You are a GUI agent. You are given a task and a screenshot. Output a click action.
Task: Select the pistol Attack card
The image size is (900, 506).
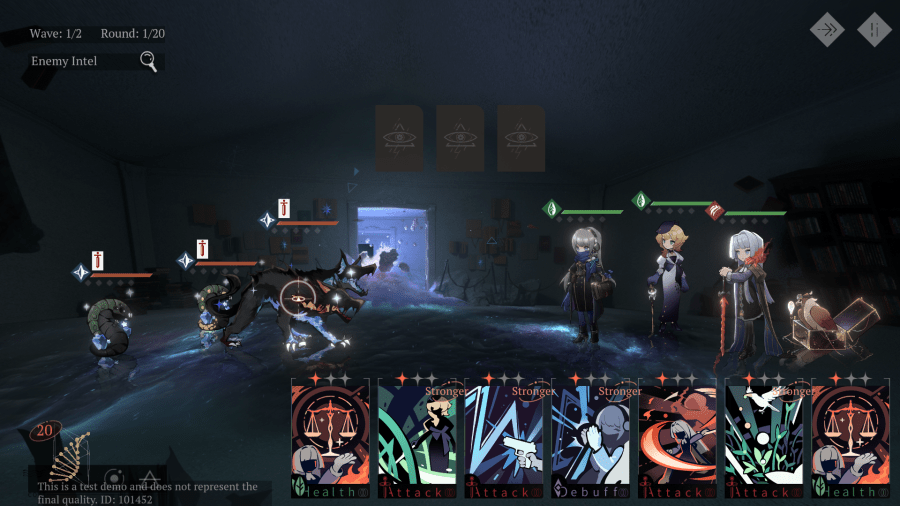pyautogui.click(x=504, y=438)
